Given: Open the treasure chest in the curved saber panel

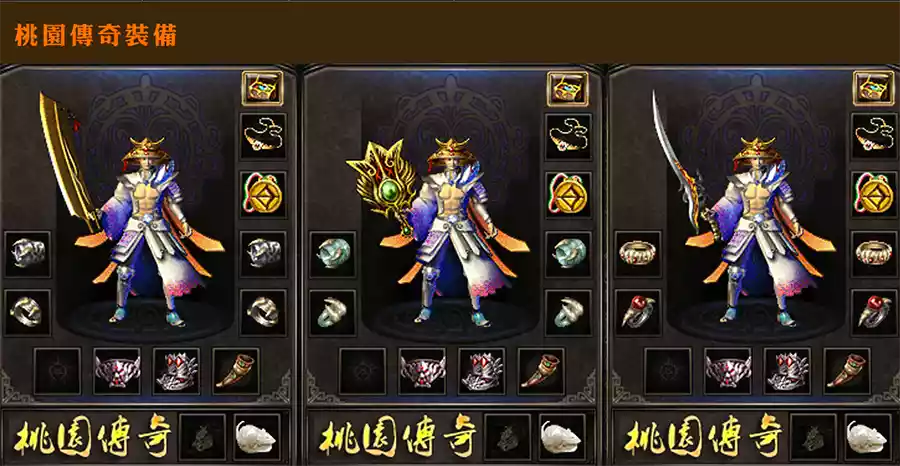Looking at the screenshot, I should (x=873, y=88).
